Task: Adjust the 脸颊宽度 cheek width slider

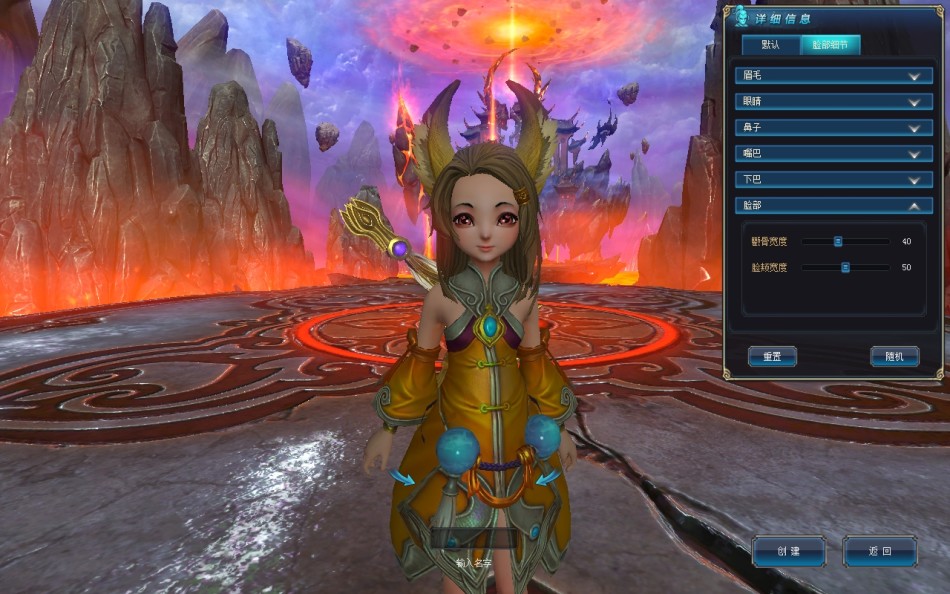Action: pos(845,267)
